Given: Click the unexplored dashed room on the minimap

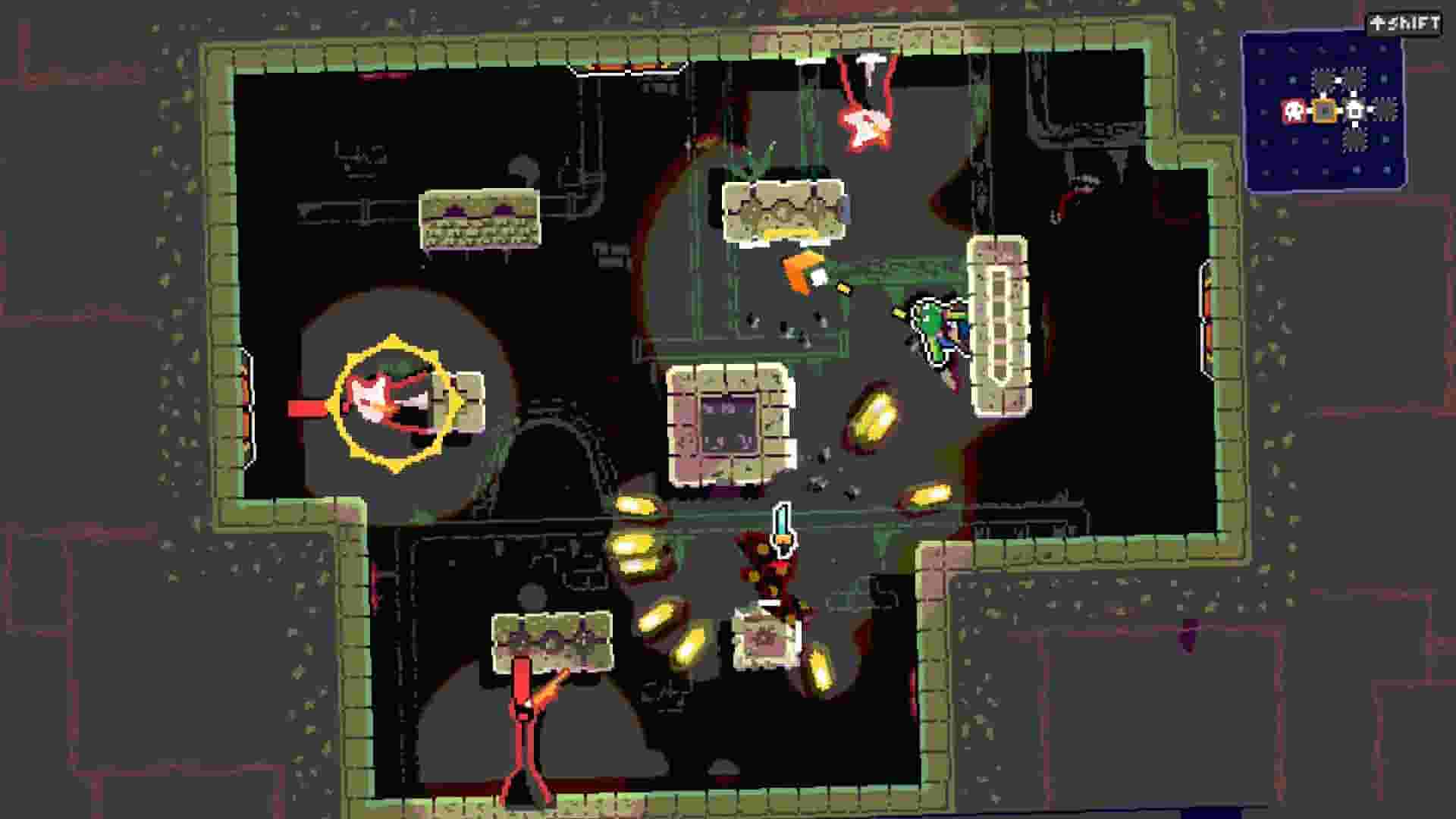Looking at the screenshot, I should tap(1384, 111).
